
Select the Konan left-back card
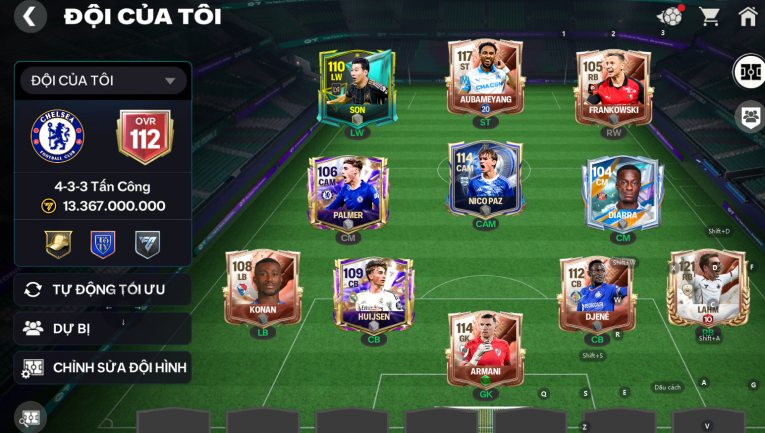click(263, 288)
